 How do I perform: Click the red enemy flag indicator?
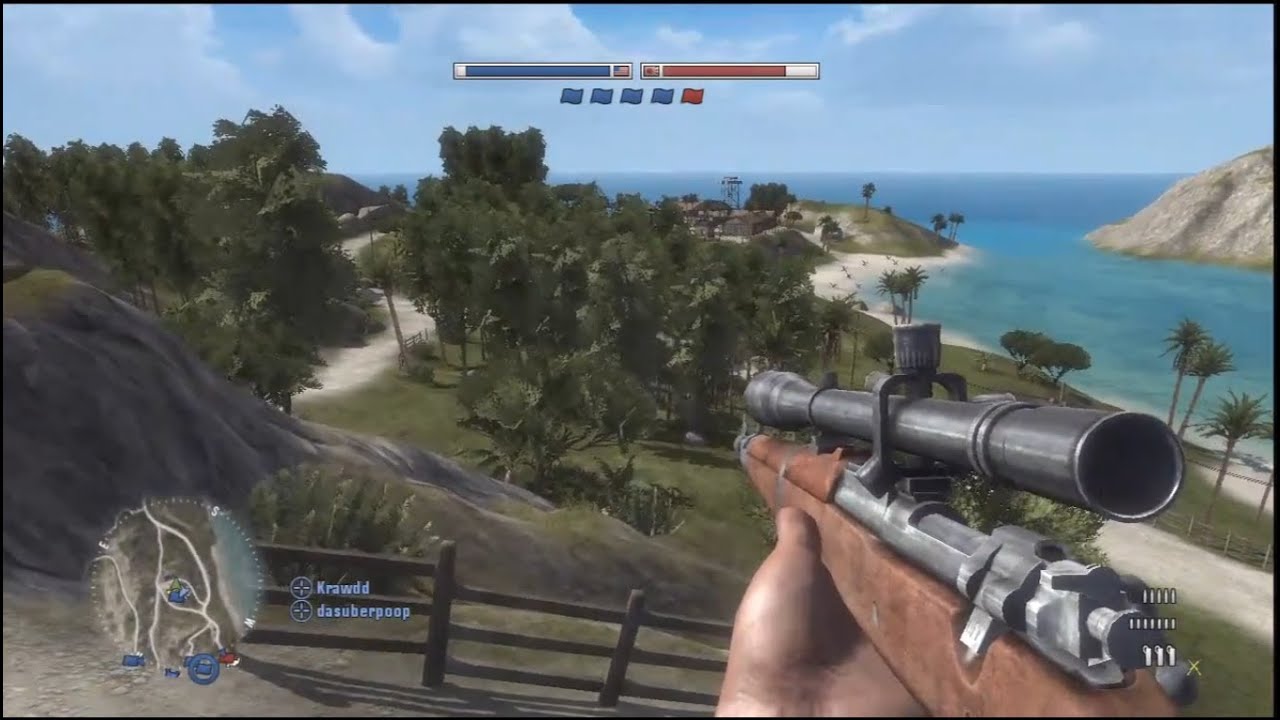click(x=692, y=96)
